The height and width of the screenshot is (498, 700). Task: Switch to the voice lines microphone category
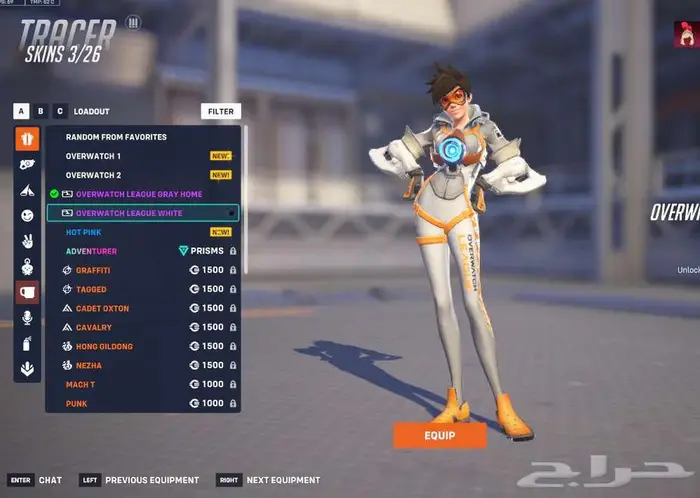click(x=27, y=317)
